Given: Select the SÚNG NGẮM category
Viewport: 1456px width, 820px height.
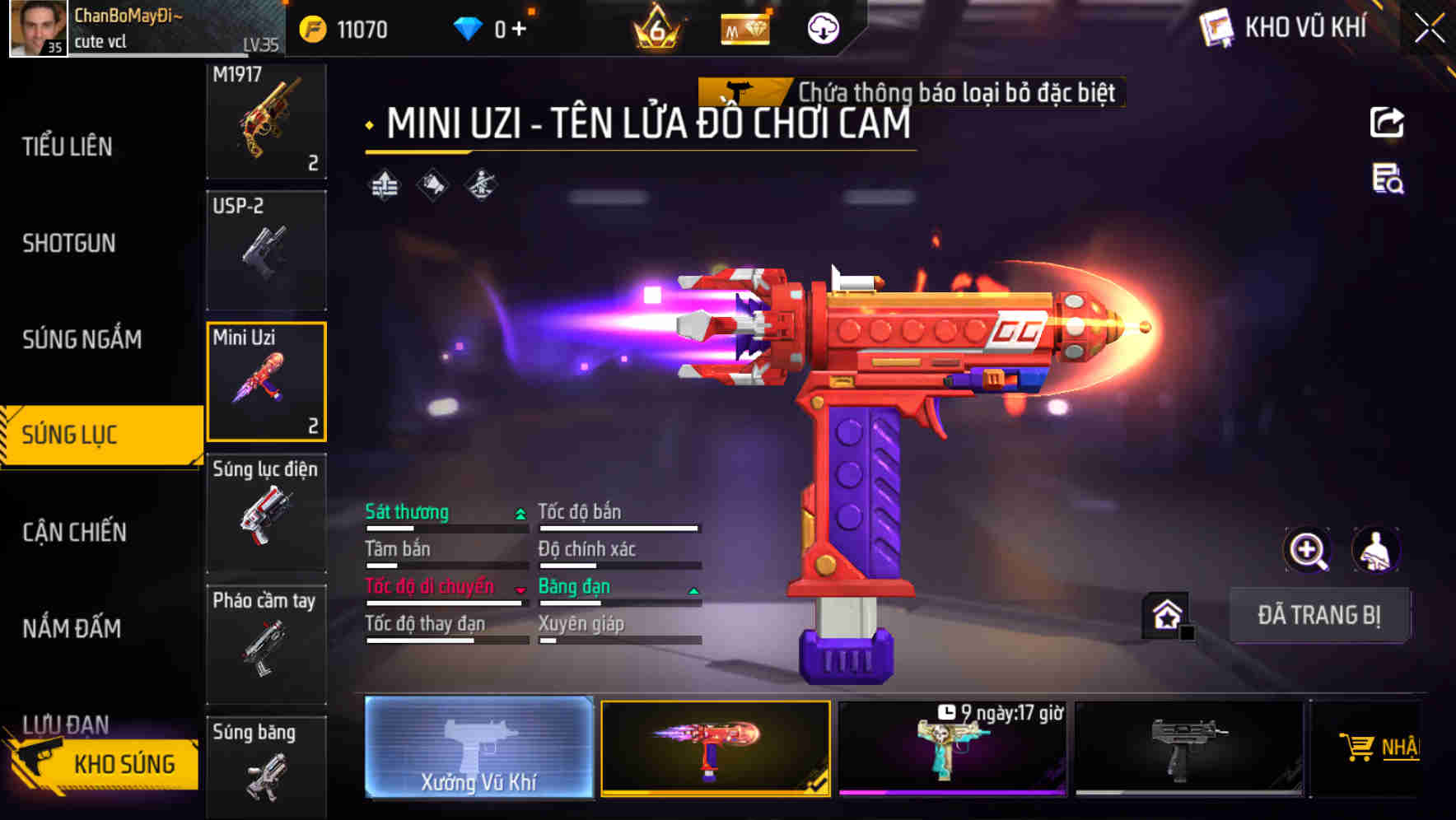Looking at the screenshot, I should pyautogui.click(x=82, y=339).
